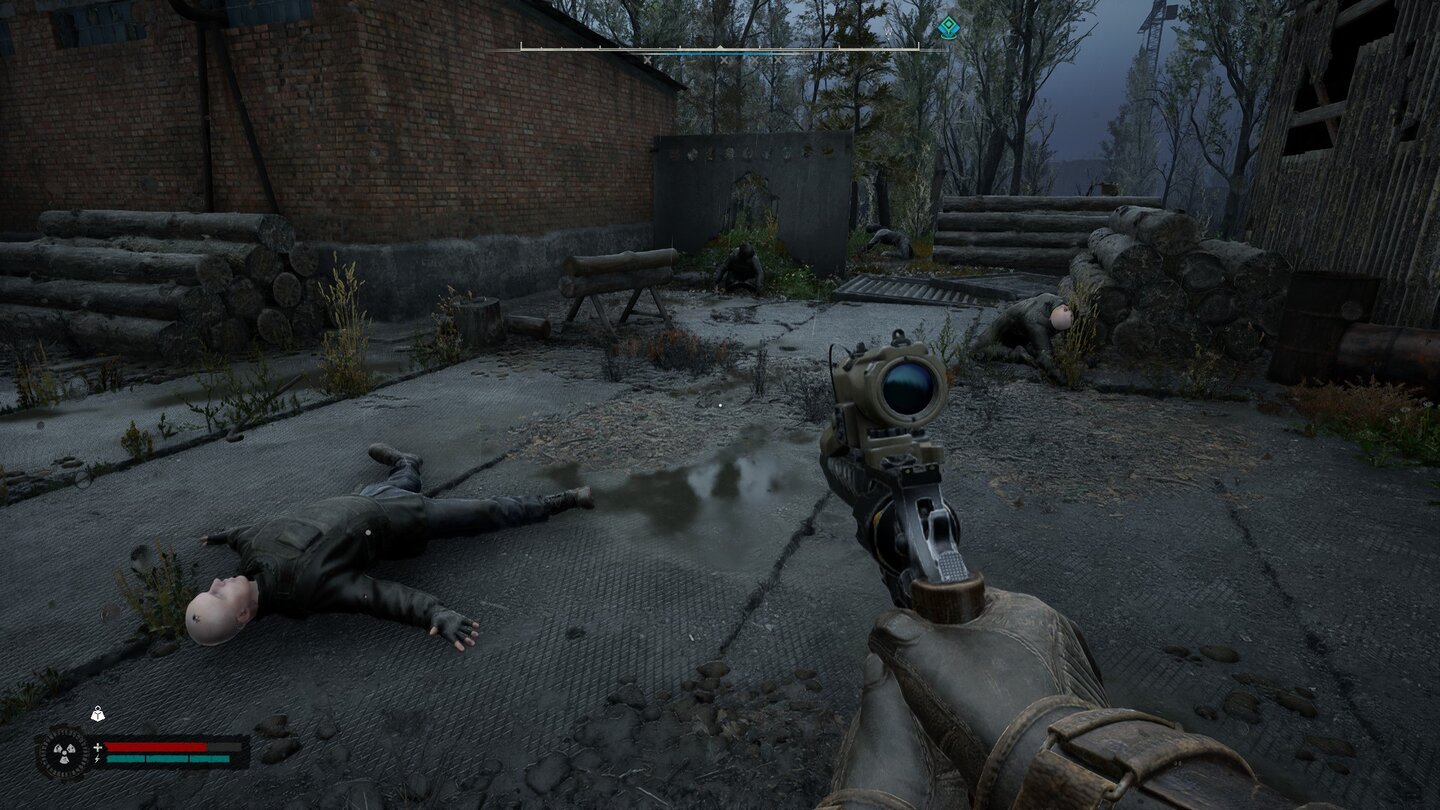The image size is (1440, 810).
Task: Click the crouching mutant near the metal wall
Action: tap(740, 265)
